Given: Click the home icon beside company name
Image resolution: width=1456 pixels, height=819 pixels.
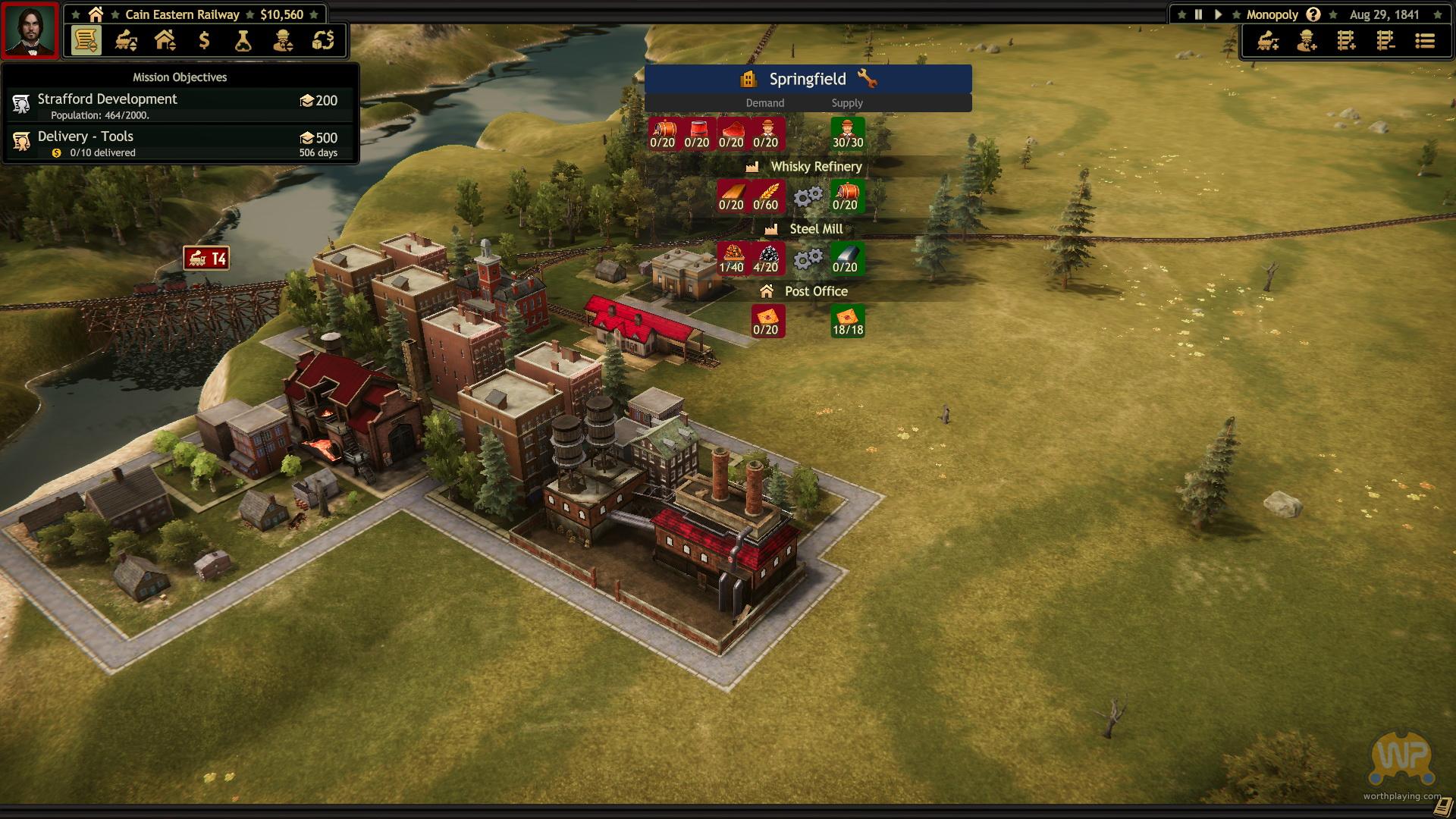Looking at the screenshot, I should (x=96, y=14).
